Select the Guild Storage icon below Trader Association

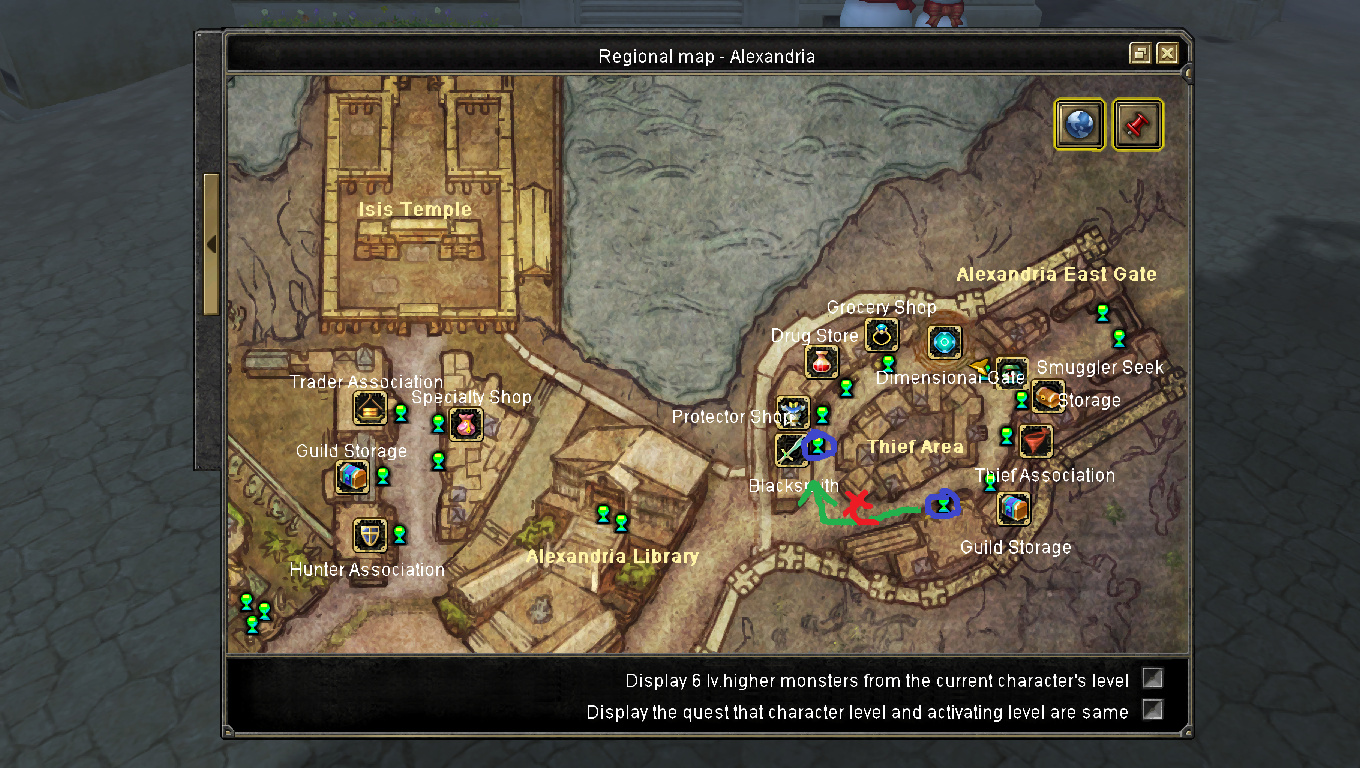click(x=352, y=477)
